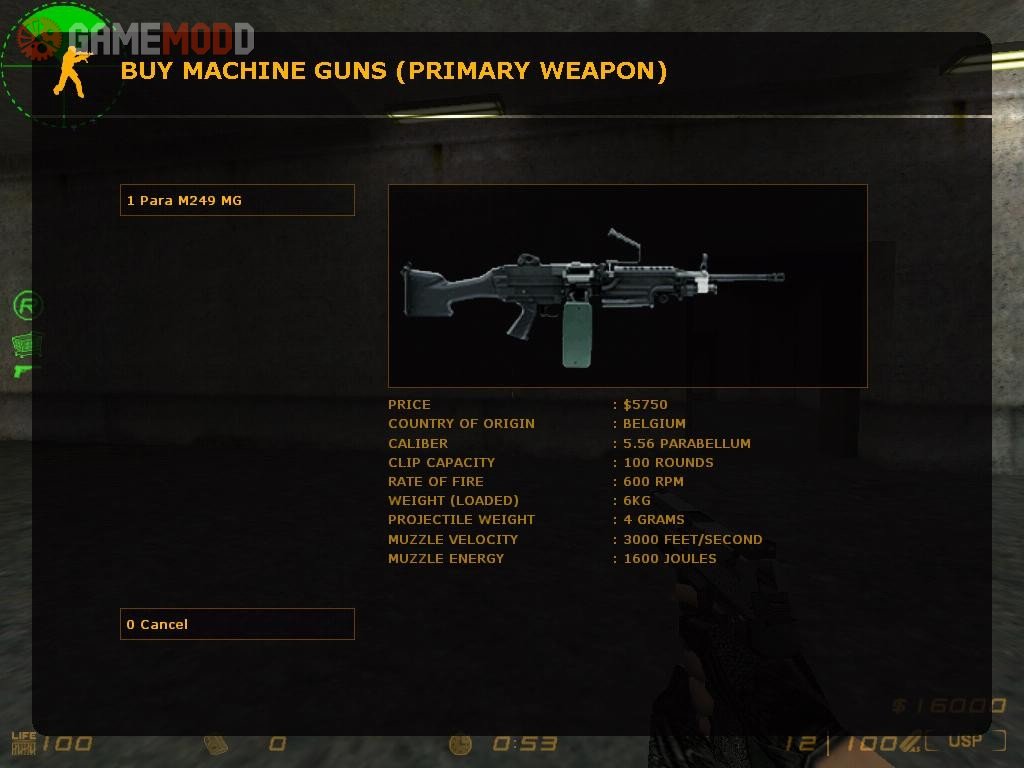Cancel the machine gun buy menu
This screenshot has height=768, width=1024.
point(237,624)
